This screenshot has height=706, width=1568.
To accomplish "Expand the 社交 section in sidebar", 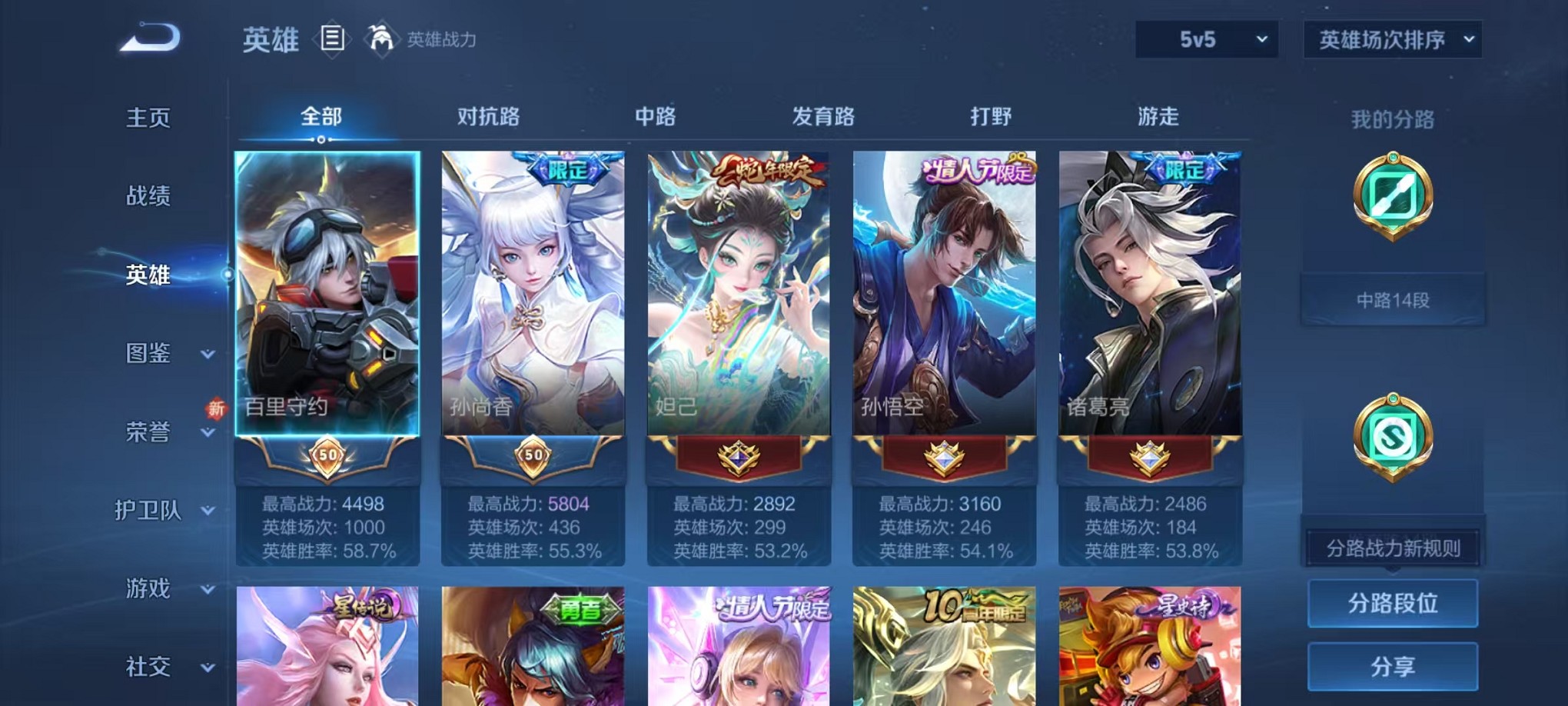I will [x=151, y=668].
